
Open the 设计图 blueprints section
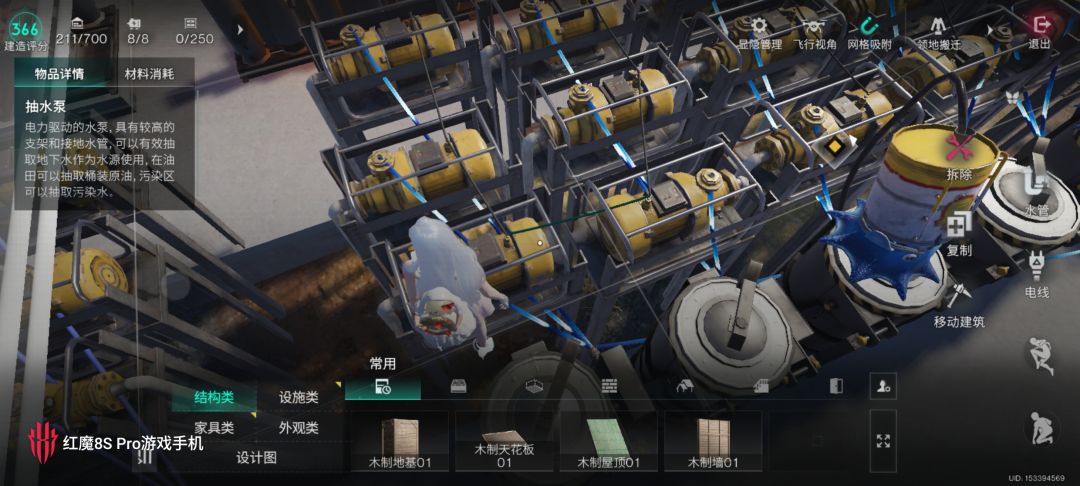pos(256,457)
